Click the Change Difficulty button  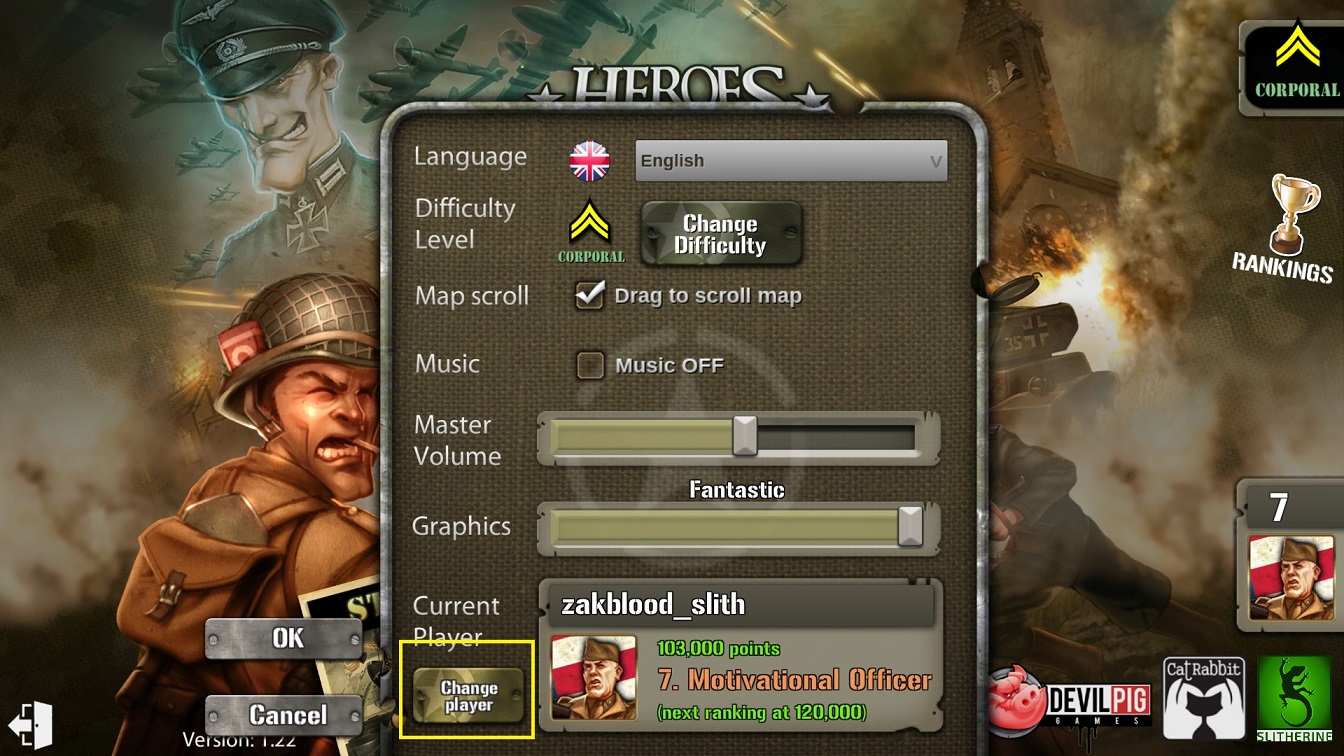(x=720, y=235)
